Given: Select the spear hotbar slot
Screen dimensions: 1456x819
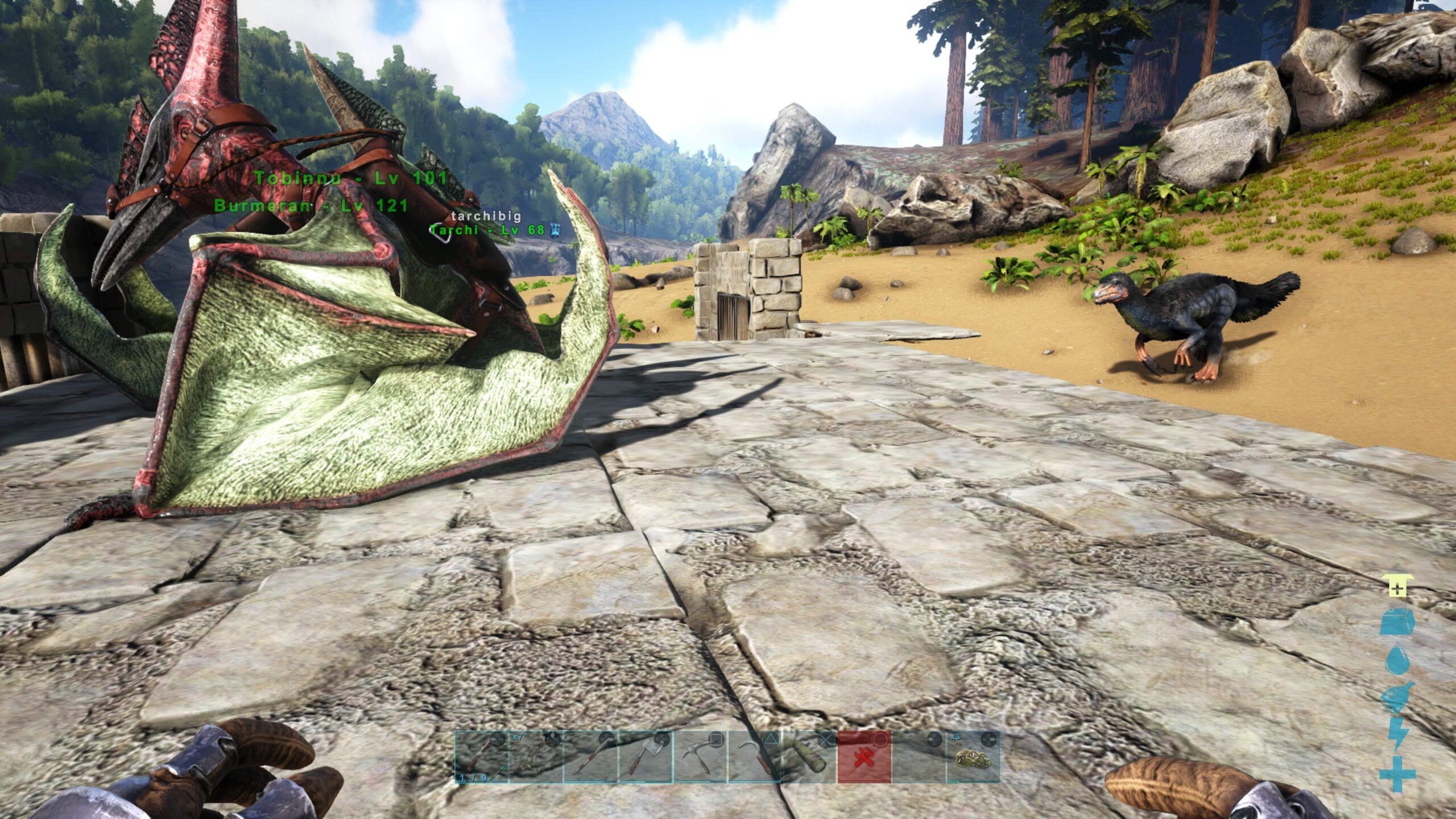Looking at the screenshot, I should click(x=590, y=757).
